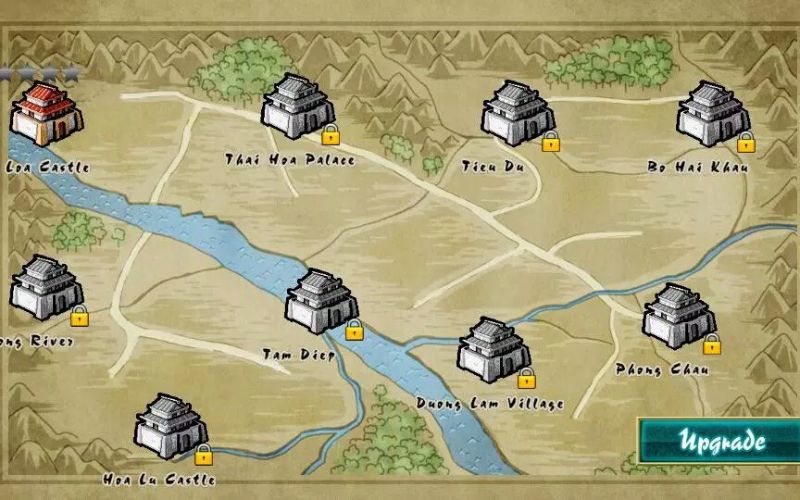Image resolution: width=800 pixels, height=500 pixels.
Task: Choose the Duong Lam Village level
Action: pos(493,350)
